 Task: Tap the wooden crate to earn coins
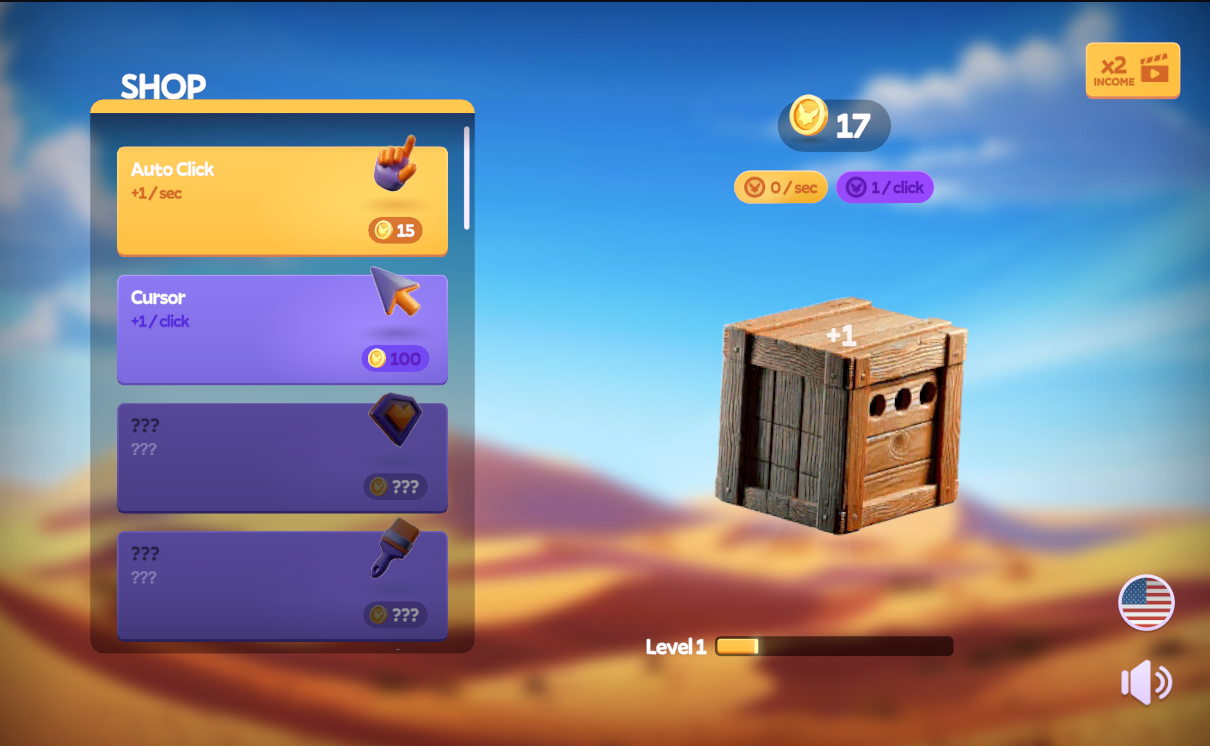[841, 414]
